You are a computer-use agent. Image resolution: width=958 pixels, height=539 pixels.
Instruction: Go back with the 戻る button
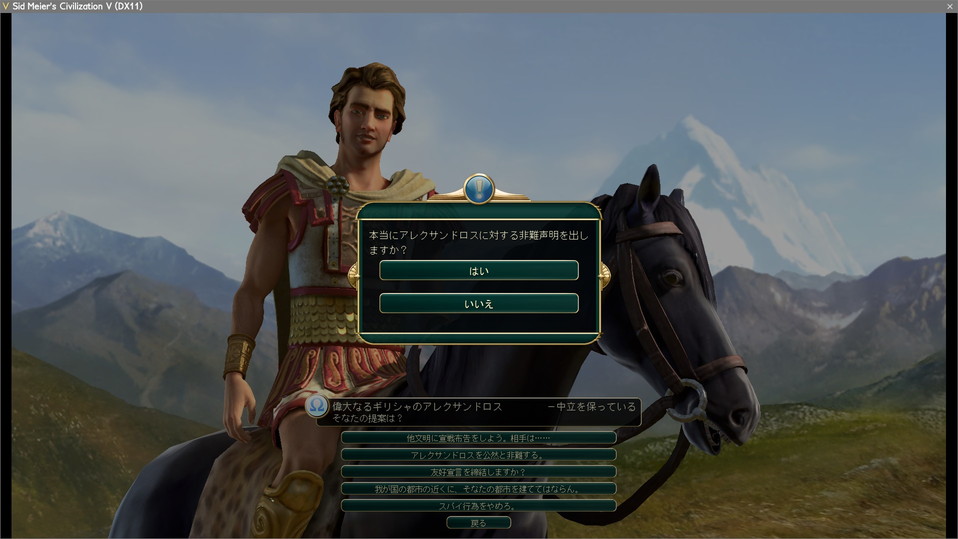pos(478,522)
